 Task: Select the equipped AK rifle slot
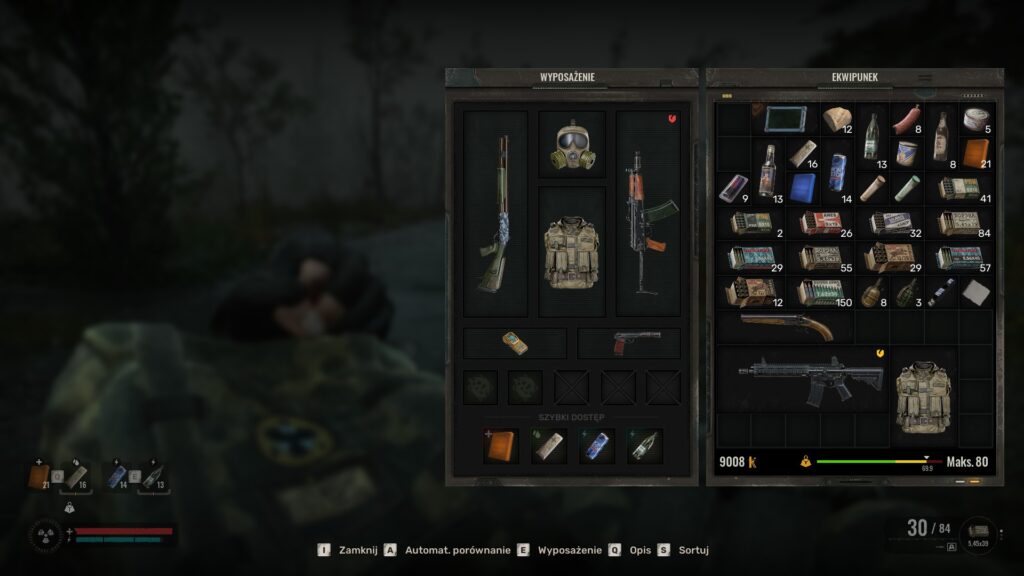click(647, 214)
